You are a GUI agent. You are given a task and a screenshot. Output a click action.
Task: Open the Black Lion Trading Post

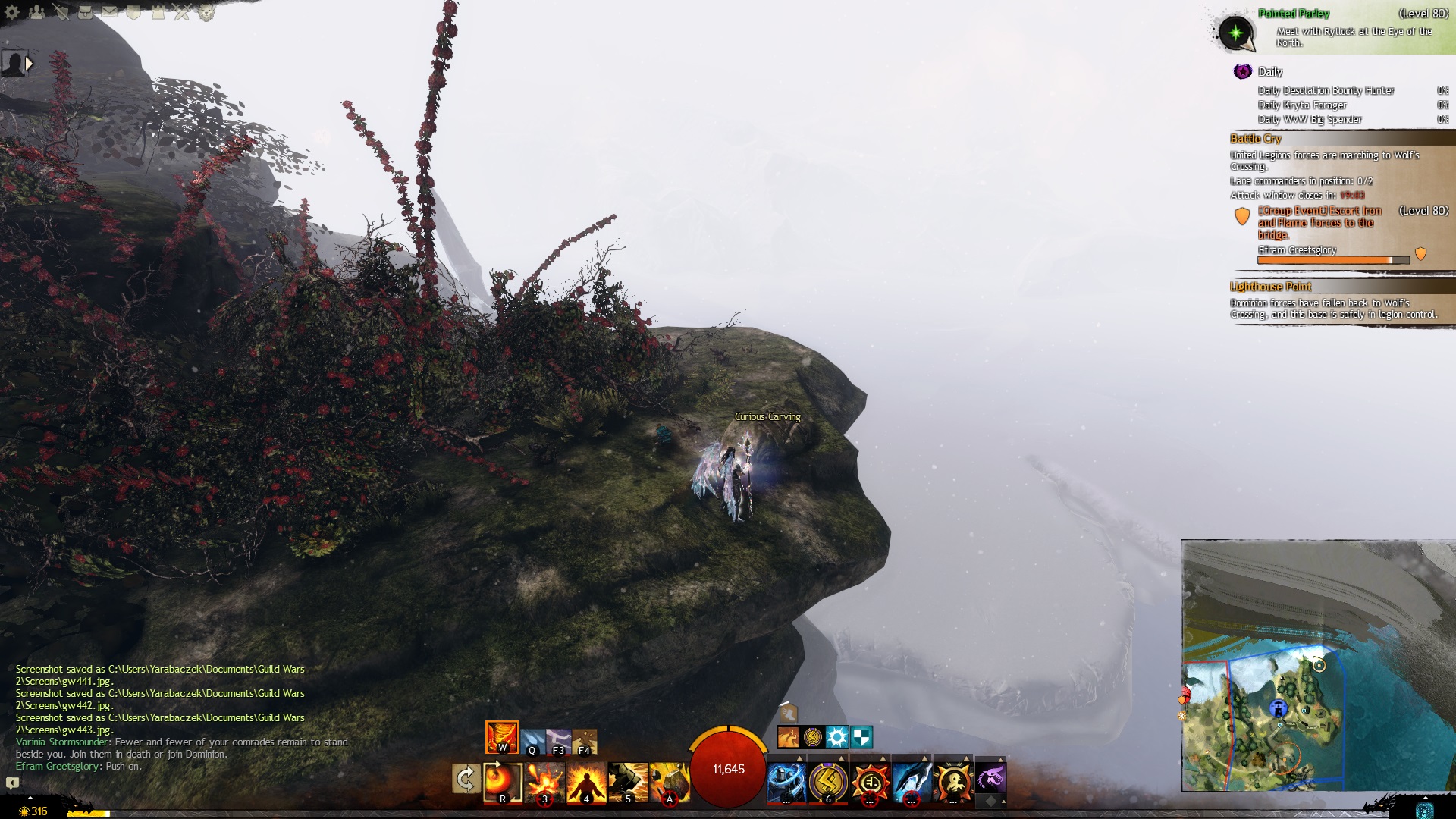coord(206,11)
